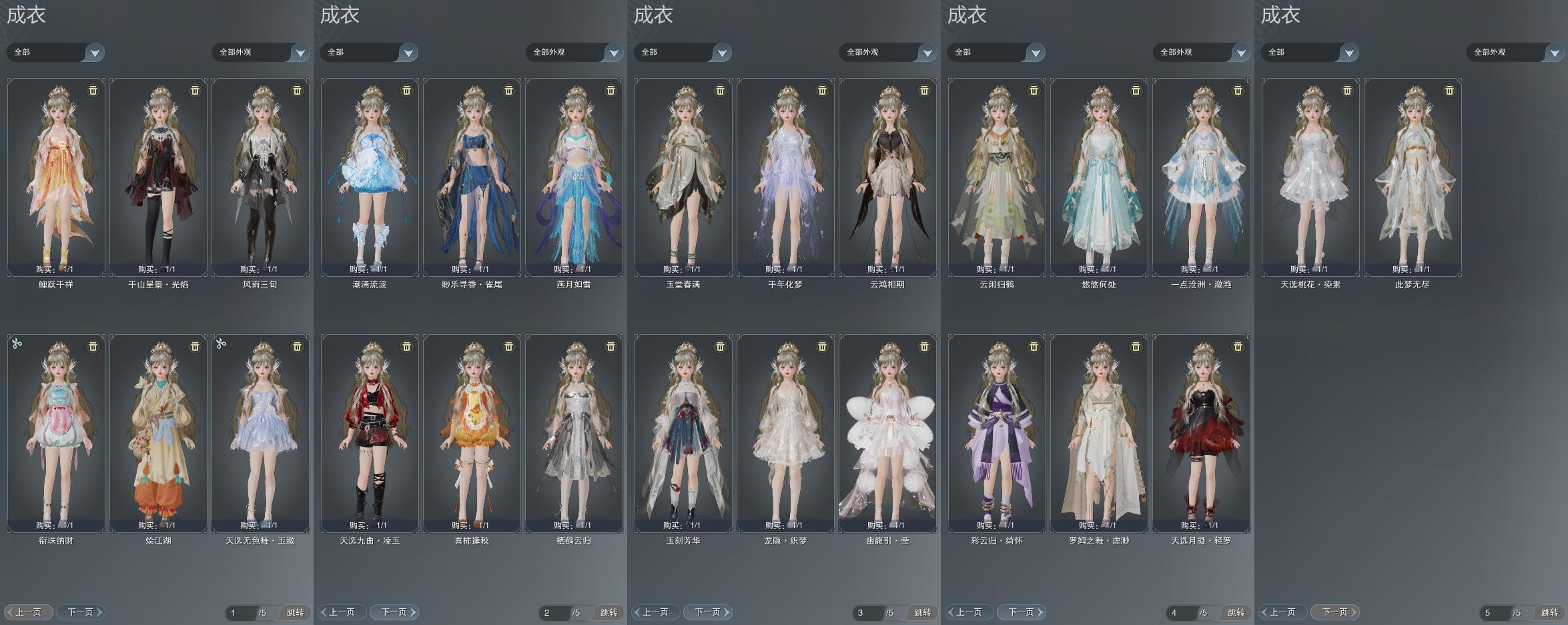The height and width of the screenshot is (625, 1568).
Task: Remove 天选桃花·染素 using its trash icon
Action: pyautogui.click(x=1347, y=90)
